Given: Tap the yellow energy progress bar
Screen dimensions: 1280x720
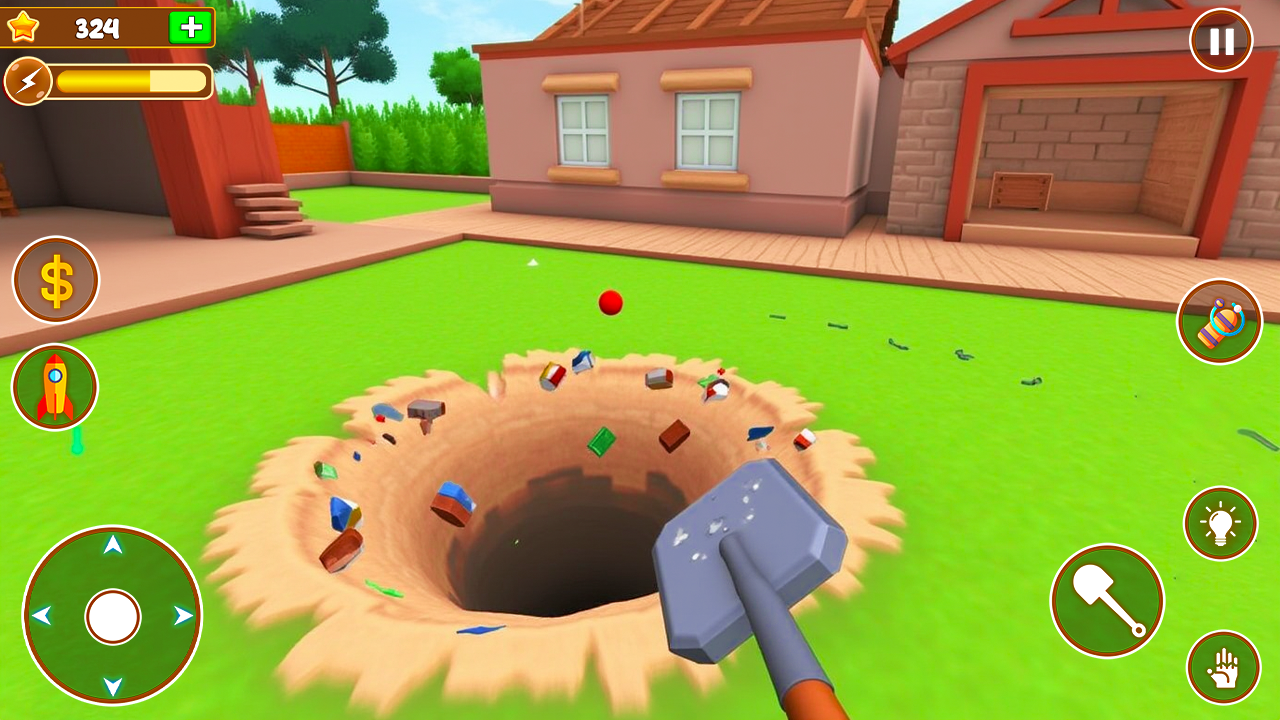Looking at the screenshot, I should [120, 79].
